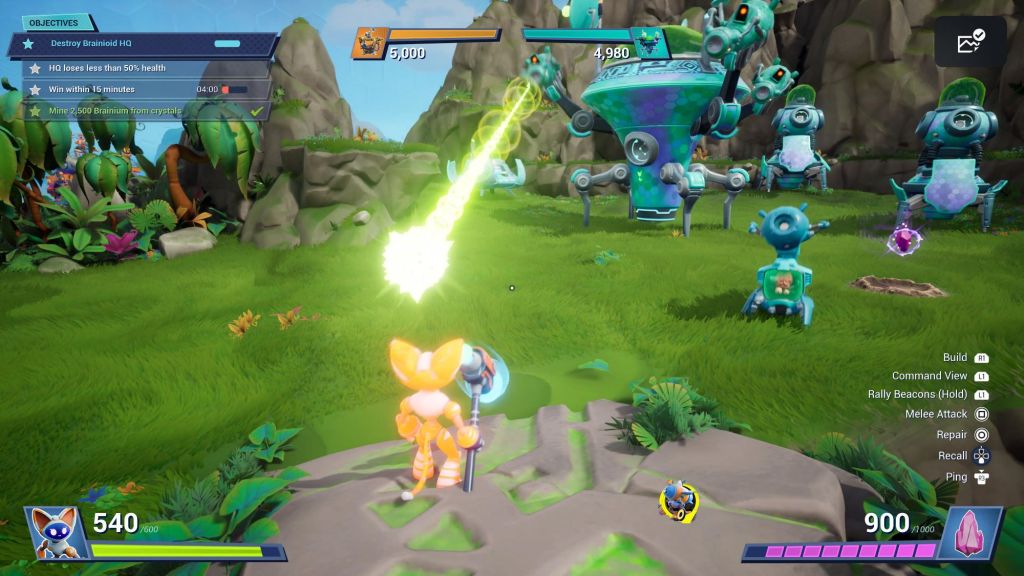The image size is (1024, 576).
Task: Open the chart icon in the top-right corner
Action: click(x=970, y=42)
